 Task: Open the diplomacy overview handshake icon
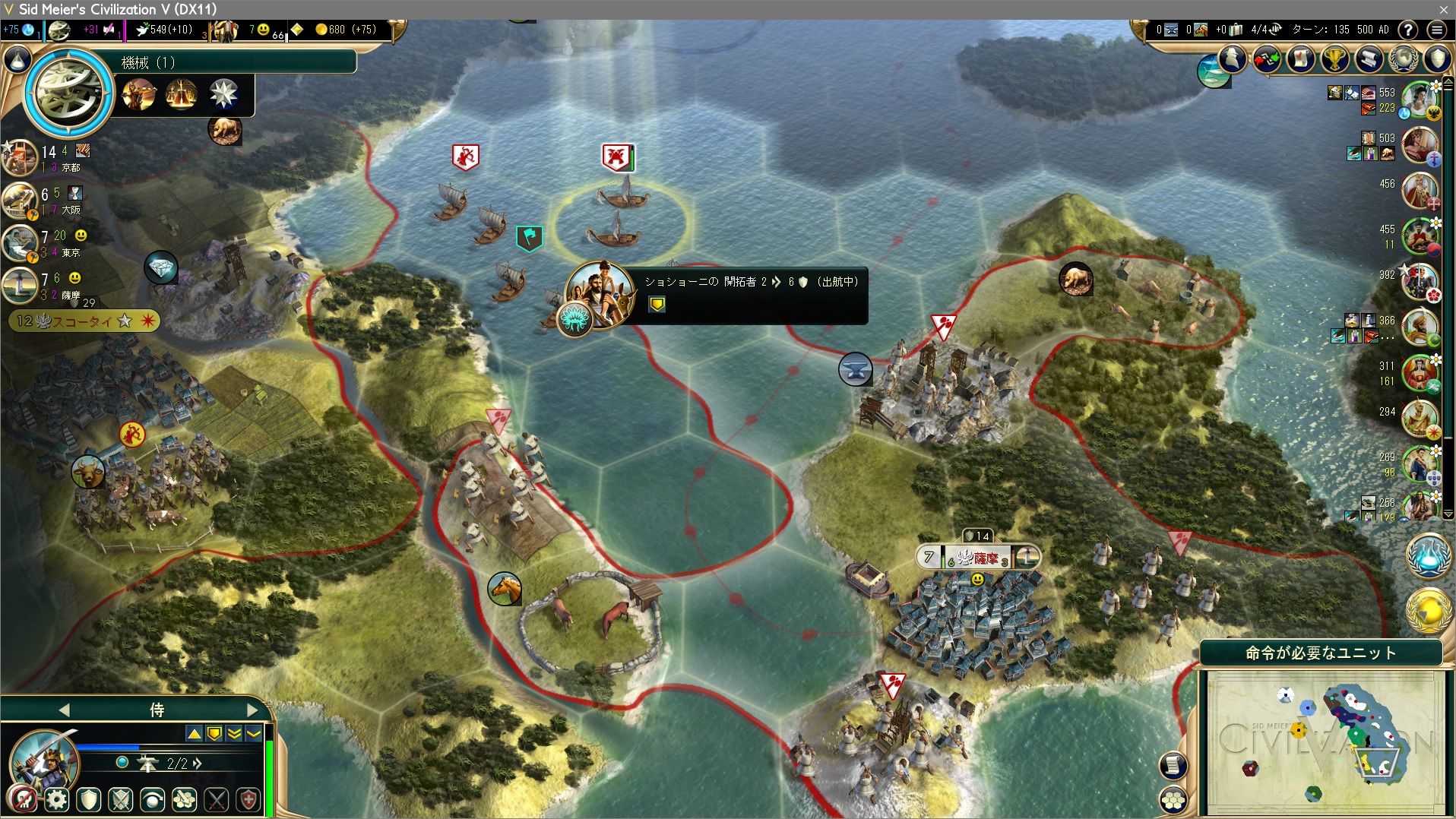[1266, 58]
